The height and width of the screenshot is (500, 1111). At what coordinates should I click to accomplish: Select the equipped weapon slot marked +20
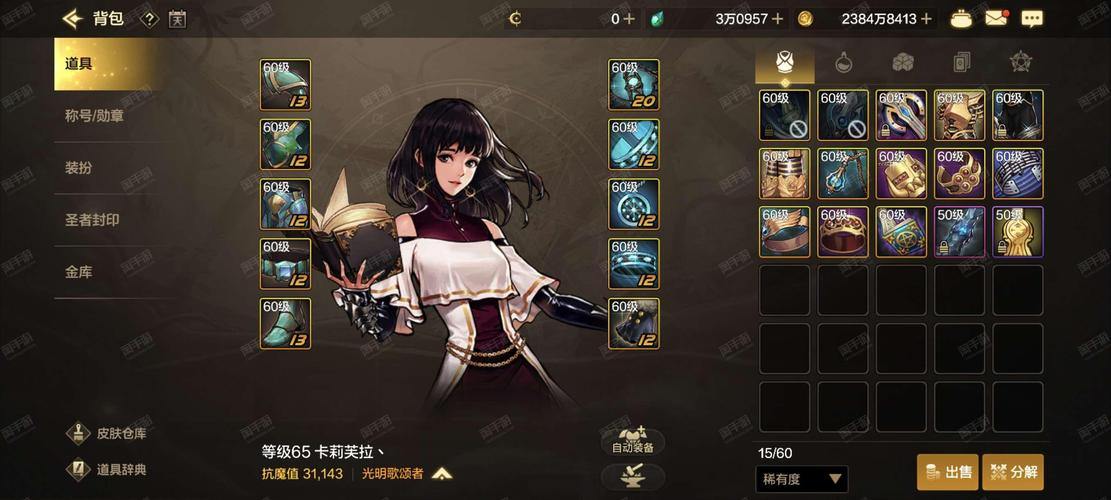(634, 85)
